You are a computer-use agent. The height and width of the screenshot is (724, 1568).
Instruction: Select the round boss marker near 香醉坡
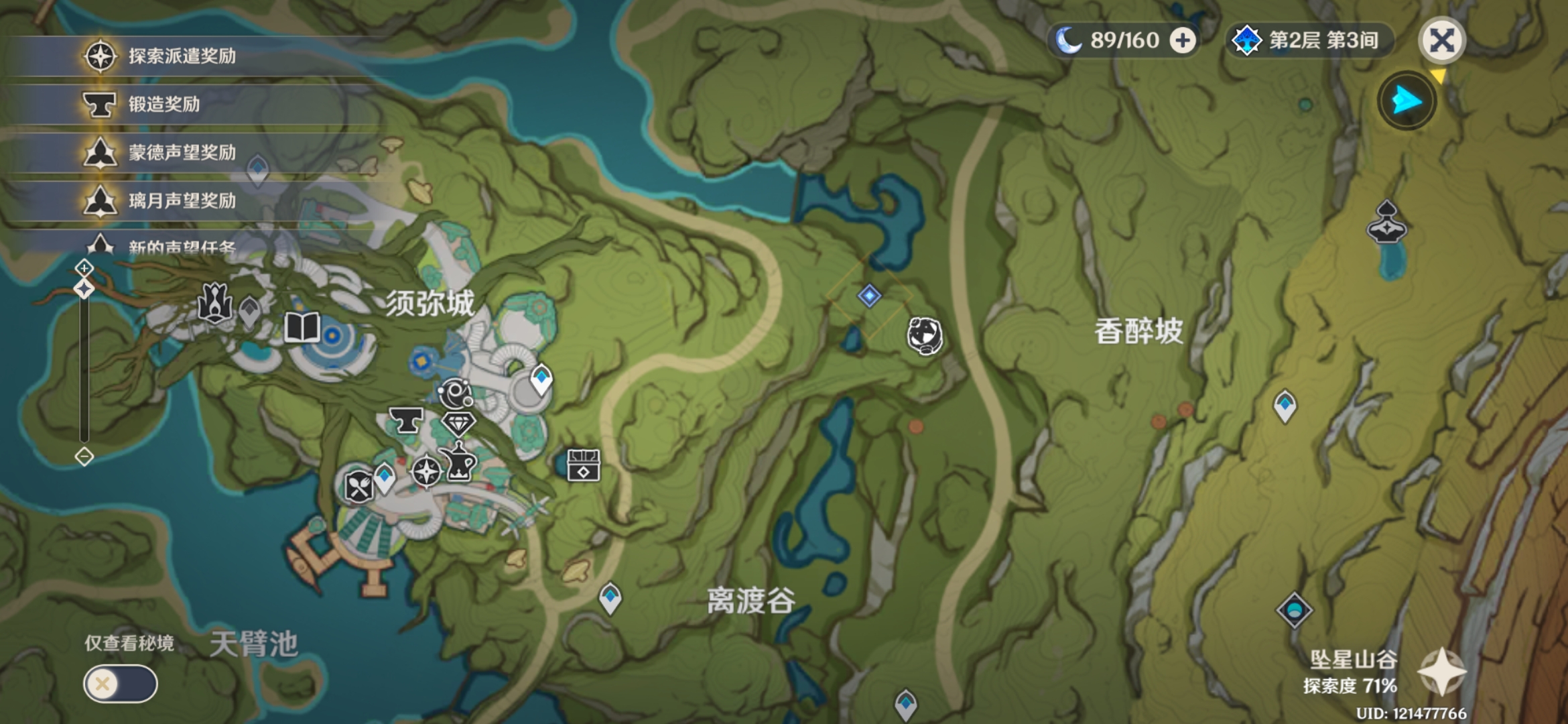(925, 335)
